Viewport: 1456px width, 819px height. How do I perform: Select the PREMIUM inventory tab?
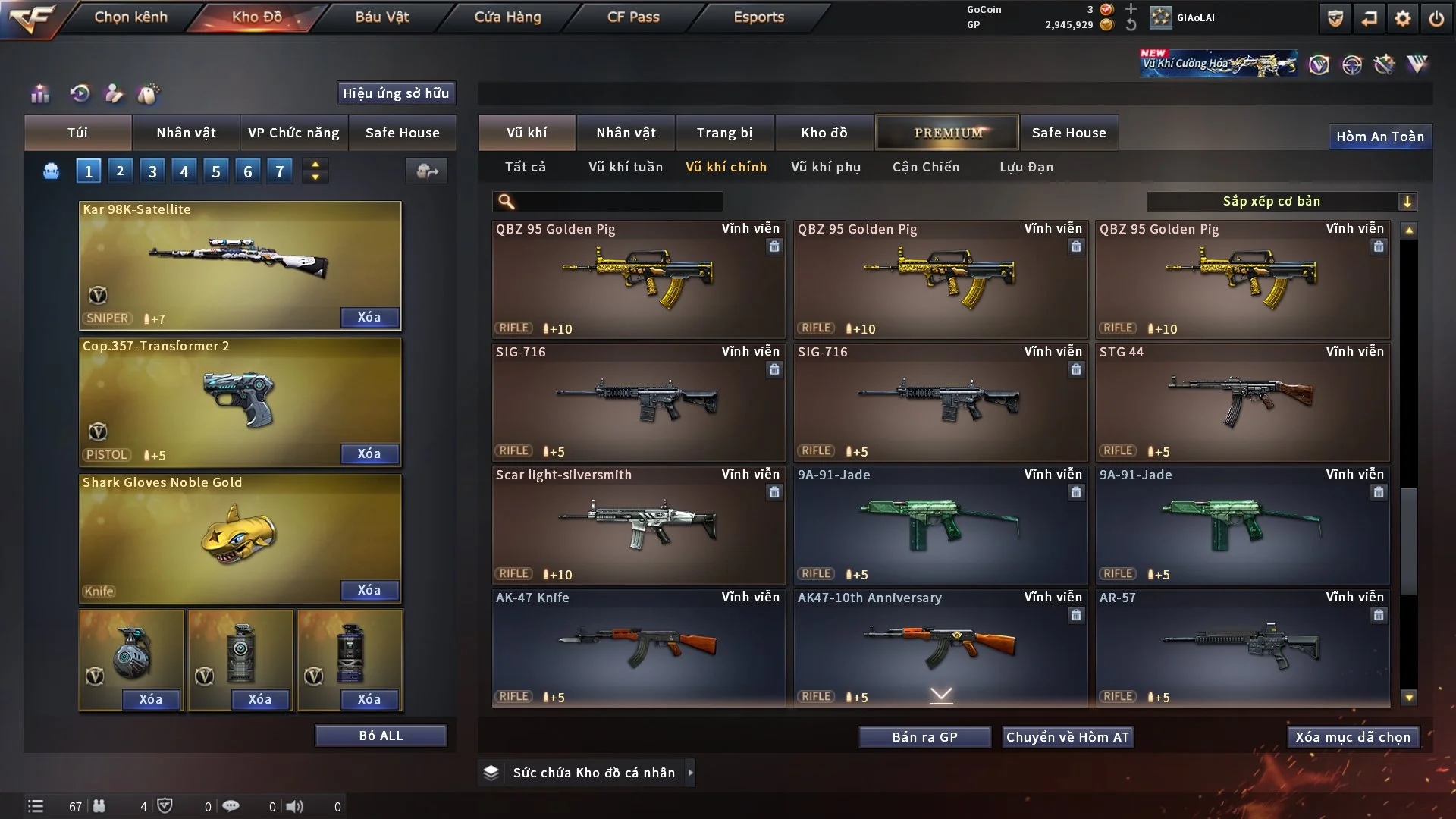pyautogui.click(x=947, y=133)
